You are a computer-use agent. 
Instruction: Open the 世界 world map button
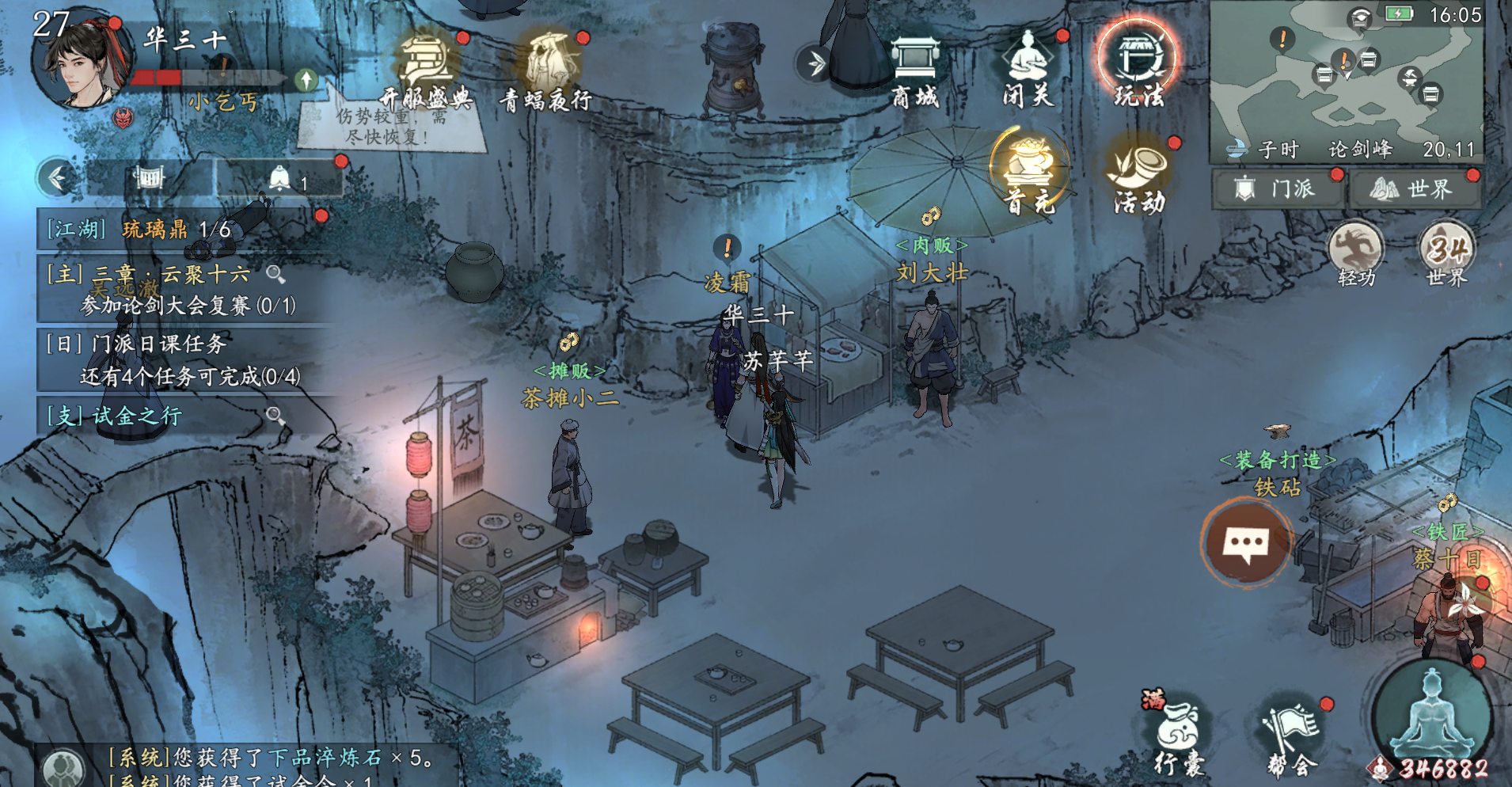[x=1414, y=189]
